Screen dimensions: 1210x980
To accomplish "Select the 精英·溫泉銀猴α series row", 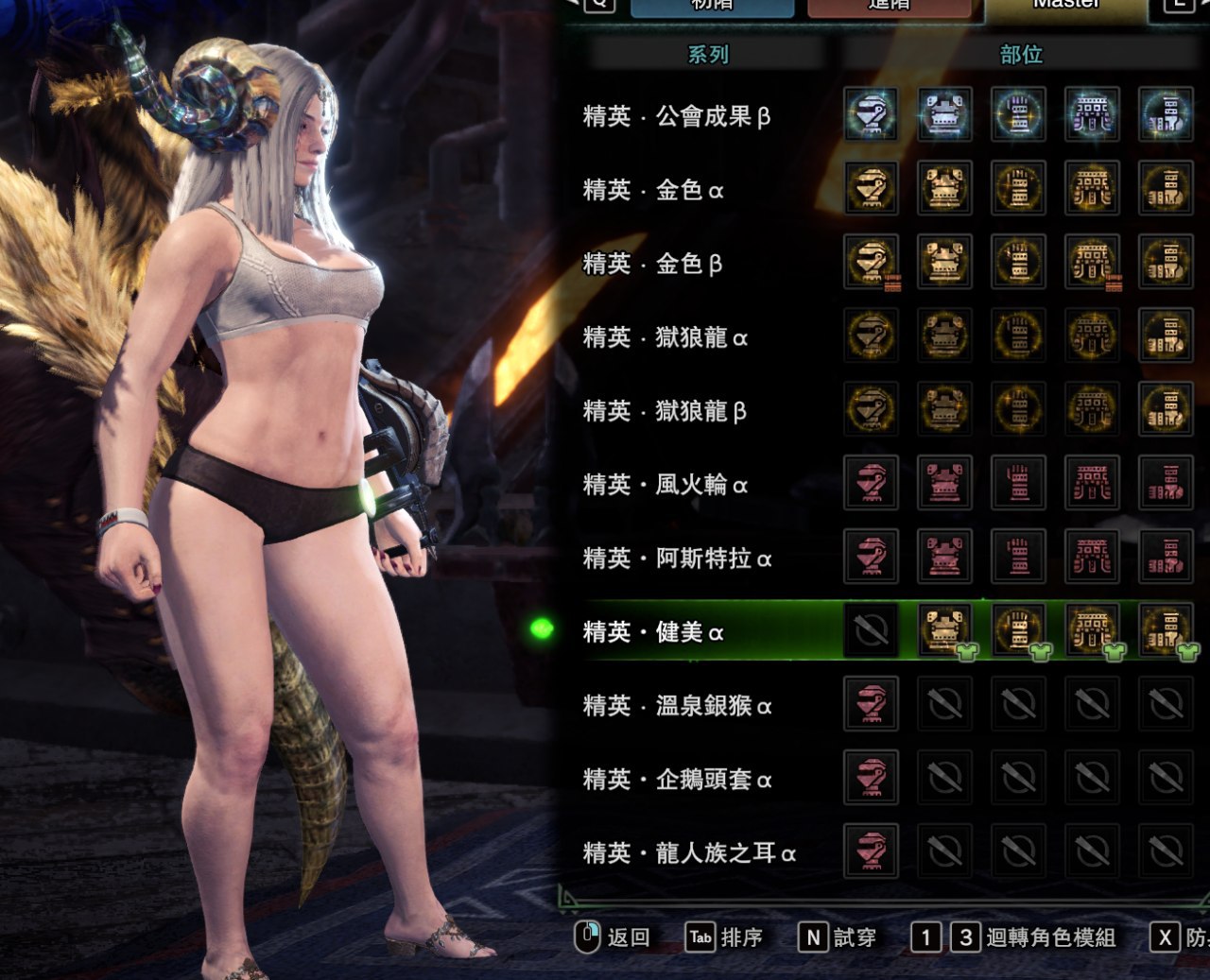I will pos(677,706).
